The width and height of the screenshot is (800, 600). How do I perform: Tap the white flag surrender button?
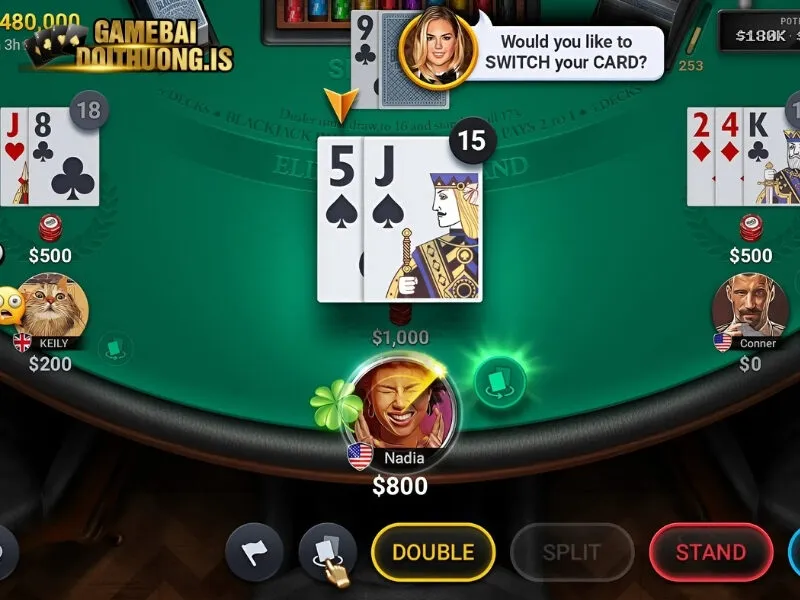pyautogui.click(x=254, y=552)
